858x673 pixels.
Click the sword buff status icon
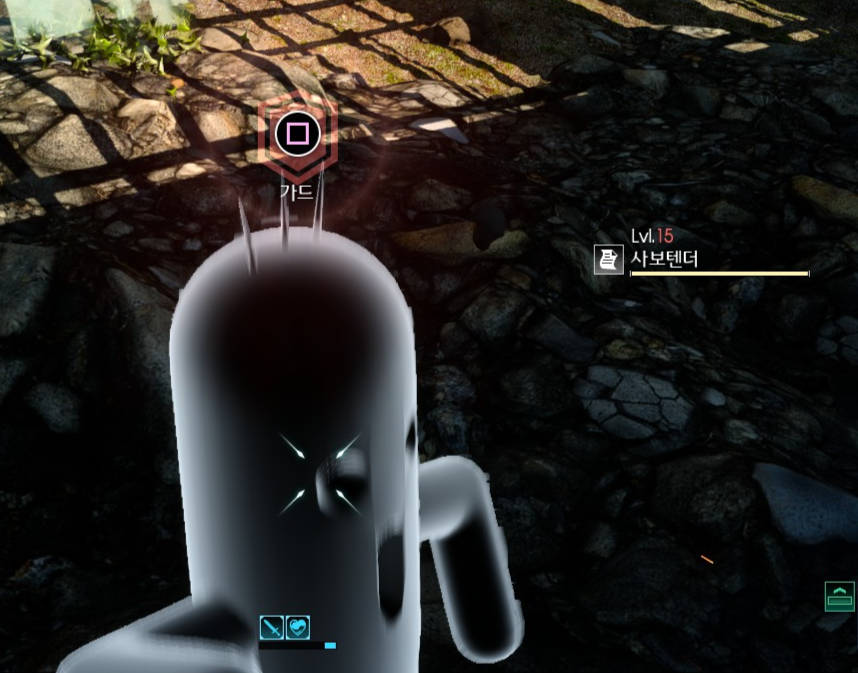tap(272, 628)
